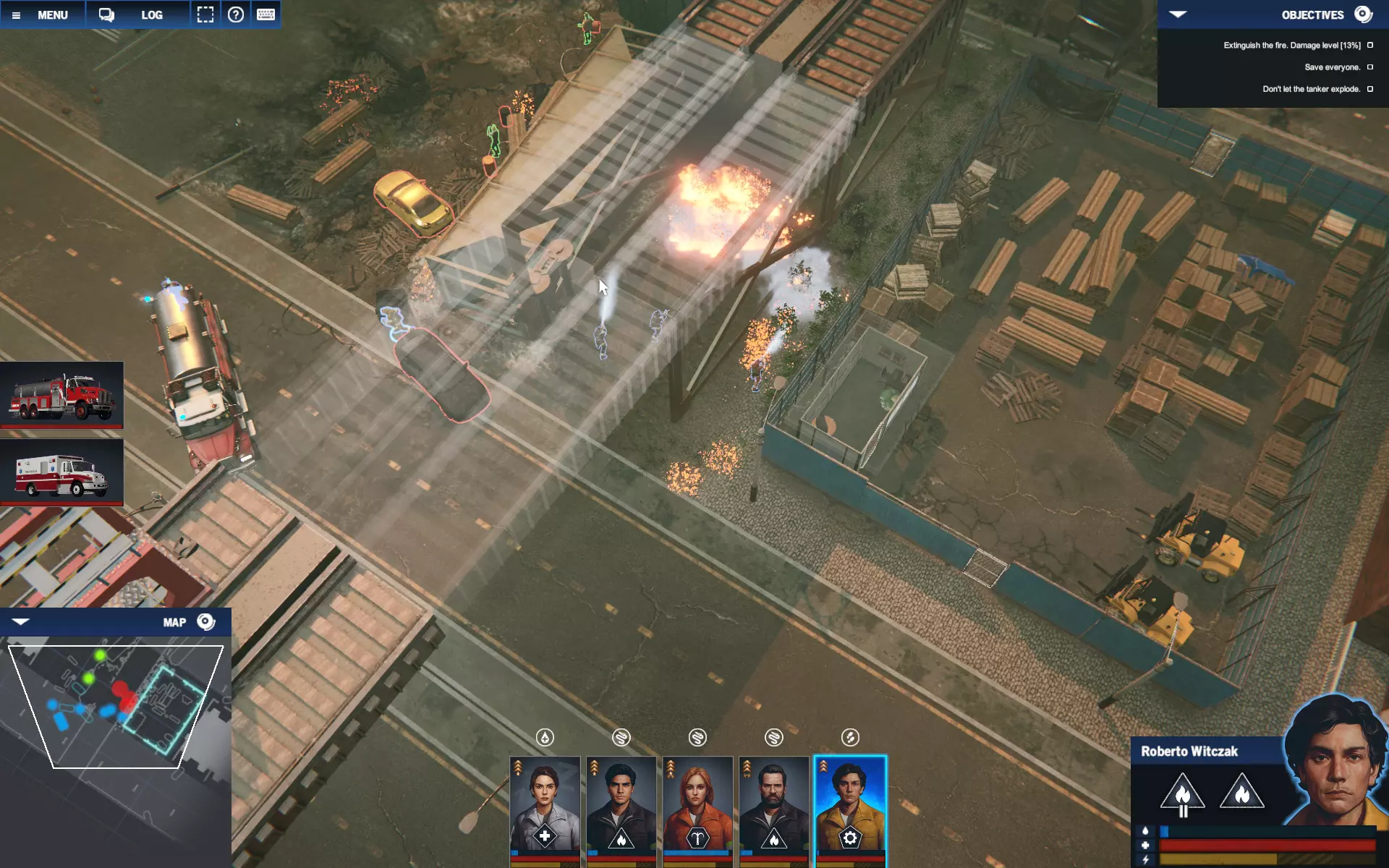The height and width of the screenshot is (868, 1389).
Task: Activate the plain fire triangle ability
Action: [x=1241, y=792]
